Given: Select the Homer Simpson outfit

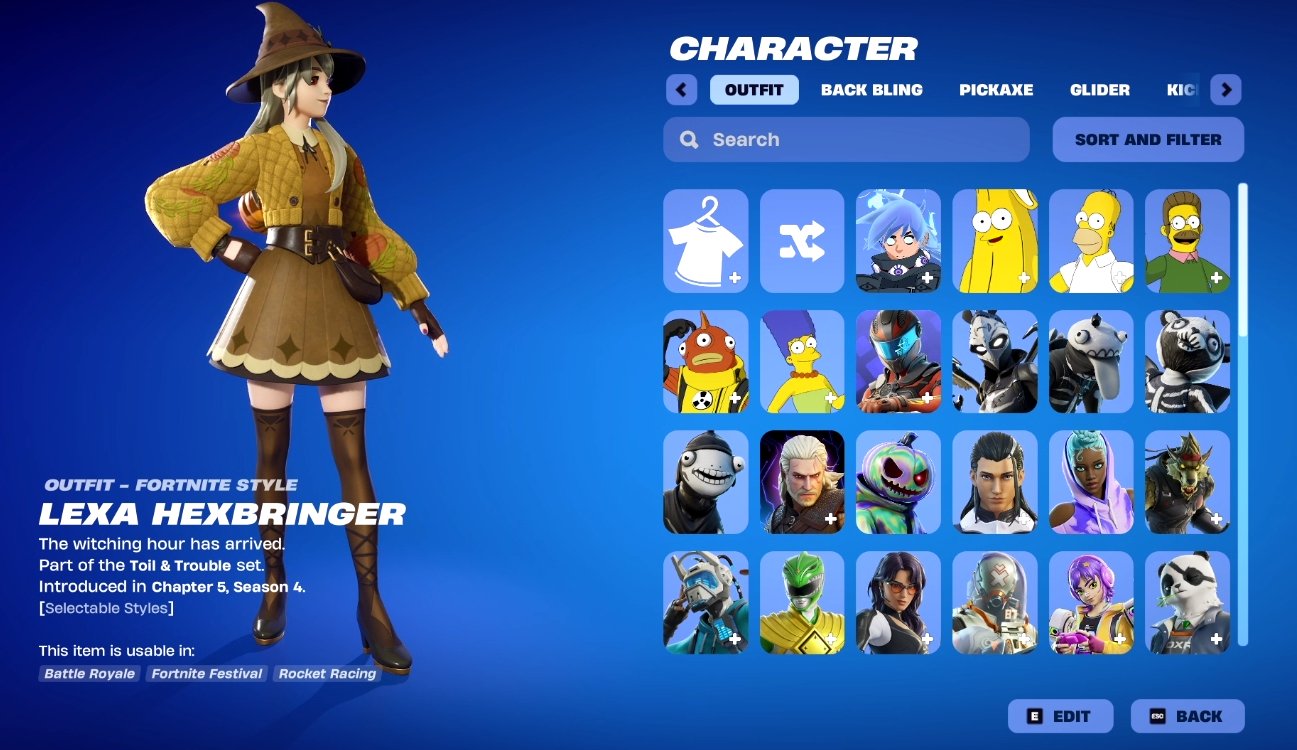Looking at the screenshot, I should pos(1091,241).
